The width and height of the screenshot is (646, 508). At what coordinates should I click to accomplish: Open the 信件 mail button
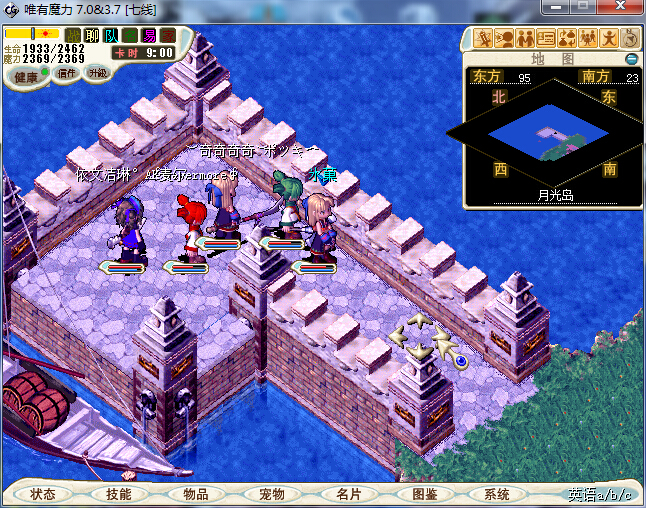[x=68, y=73]
